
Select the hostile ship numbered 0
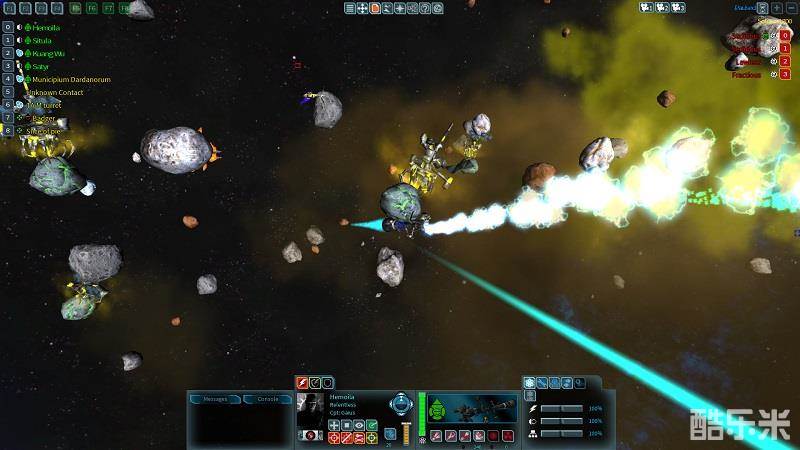click(785, 35)
